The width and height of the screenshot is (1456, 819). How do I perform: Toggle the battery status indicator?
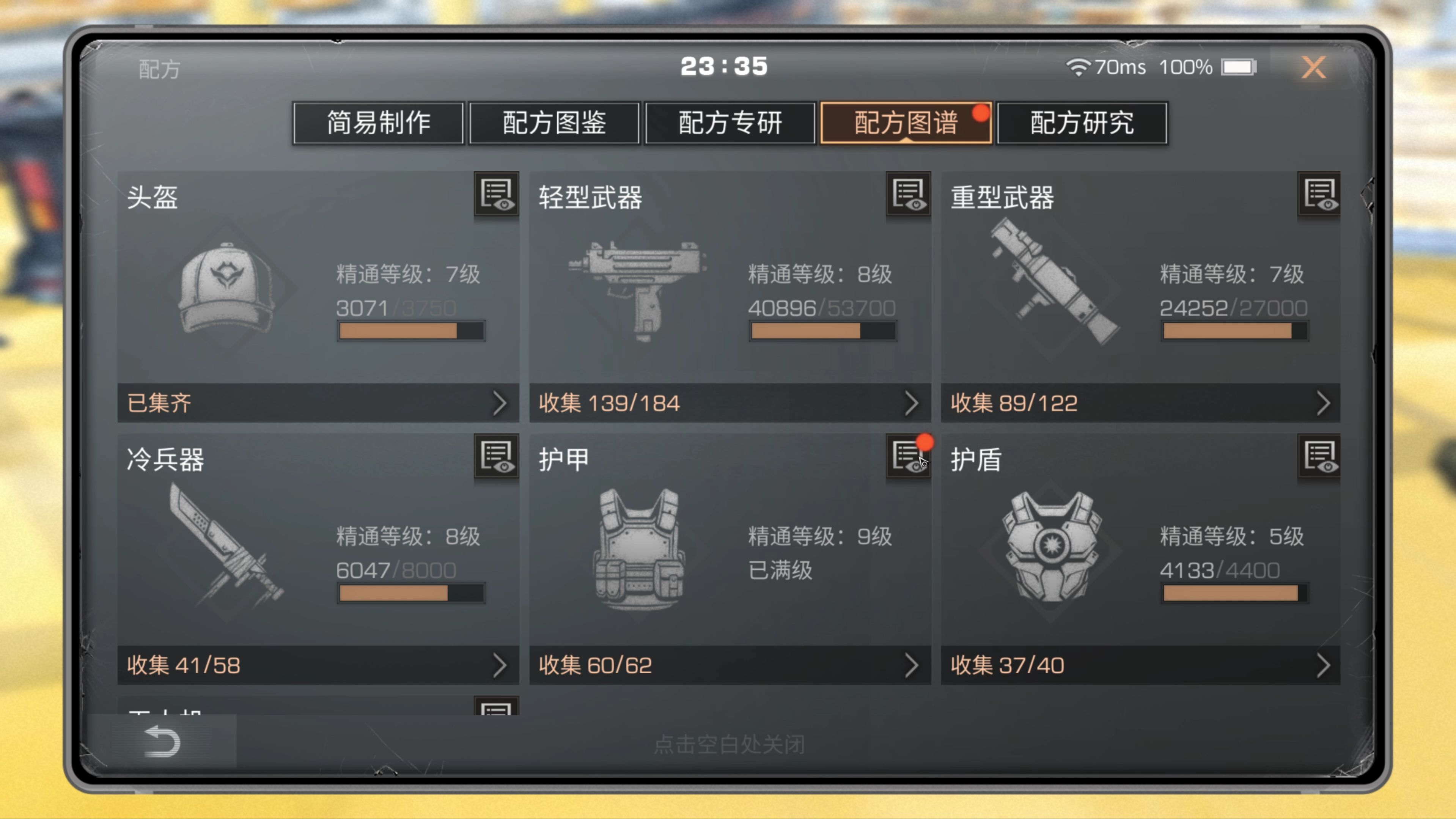pyautogui.click(x=1239, y=66)
